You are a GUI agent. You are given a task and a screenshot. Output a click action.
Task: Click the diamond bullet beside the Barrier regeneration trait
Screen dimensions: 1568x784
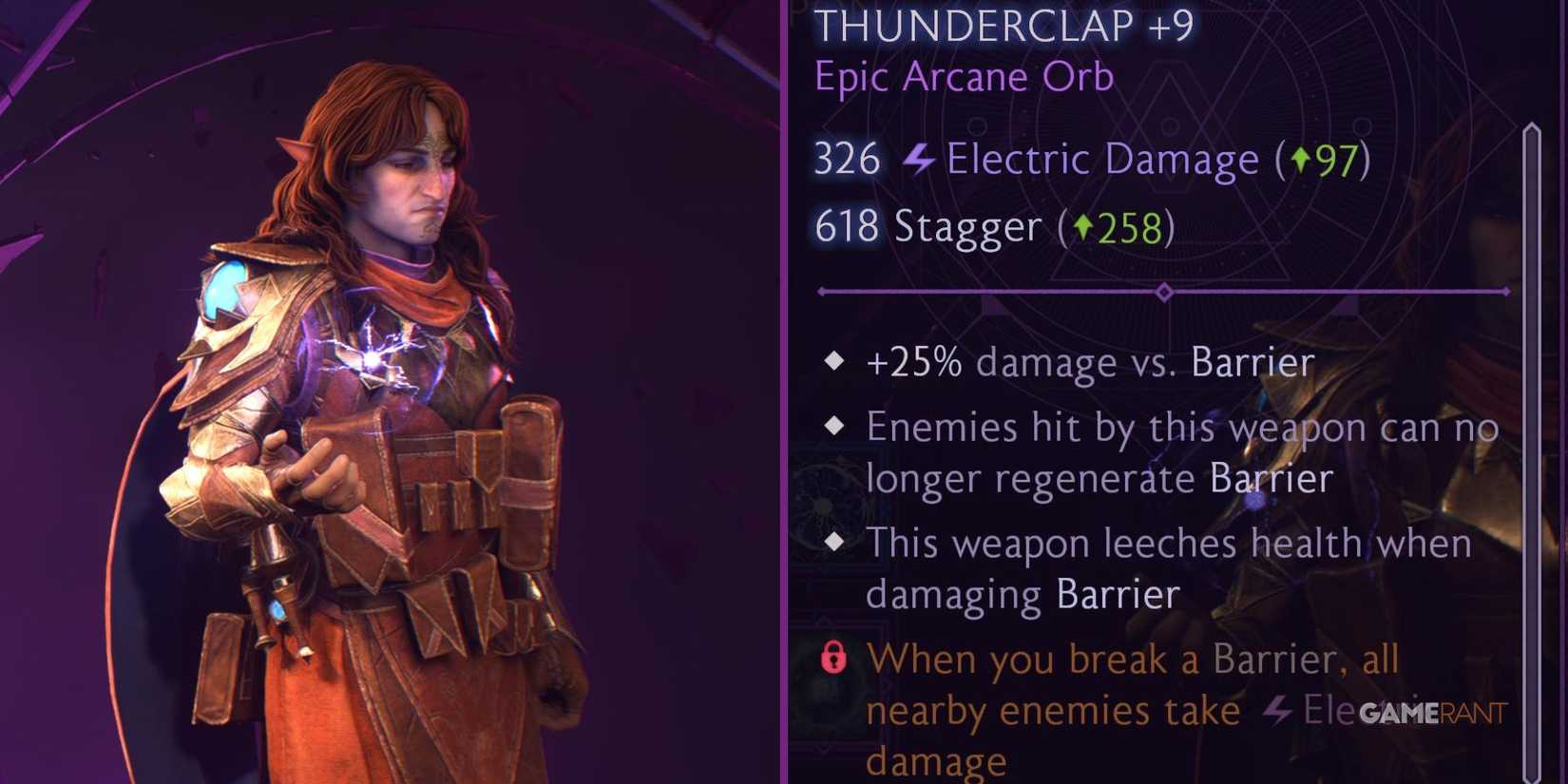[x=835, y=428]
